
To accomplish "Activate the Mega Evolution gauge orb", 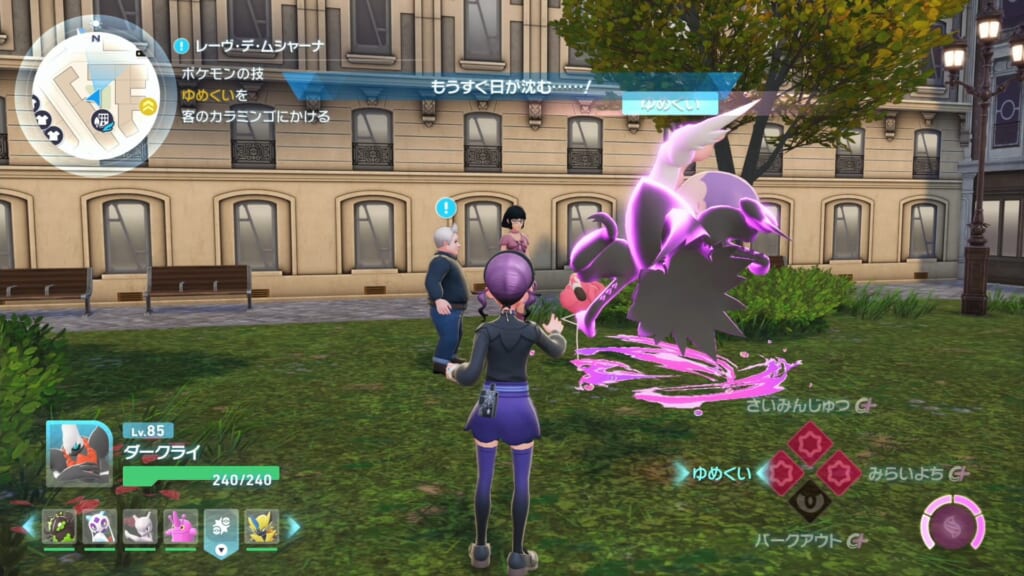I will click(x=952, y=523).
